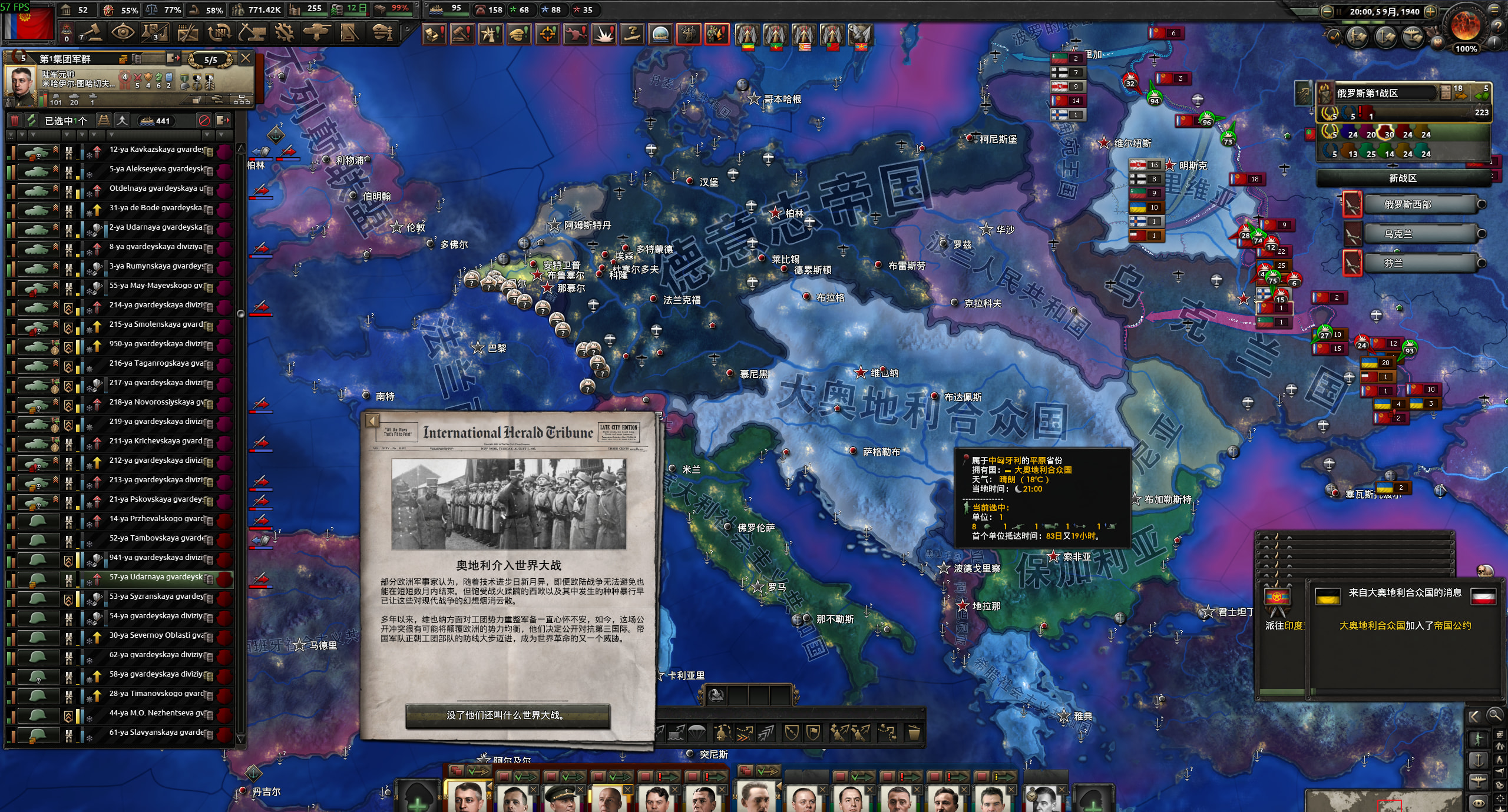The height and width of the screenshot is (812, 1508).
Task: Open the decisions gavel menu
Action: pyautogui.click(x=92, y=32)
